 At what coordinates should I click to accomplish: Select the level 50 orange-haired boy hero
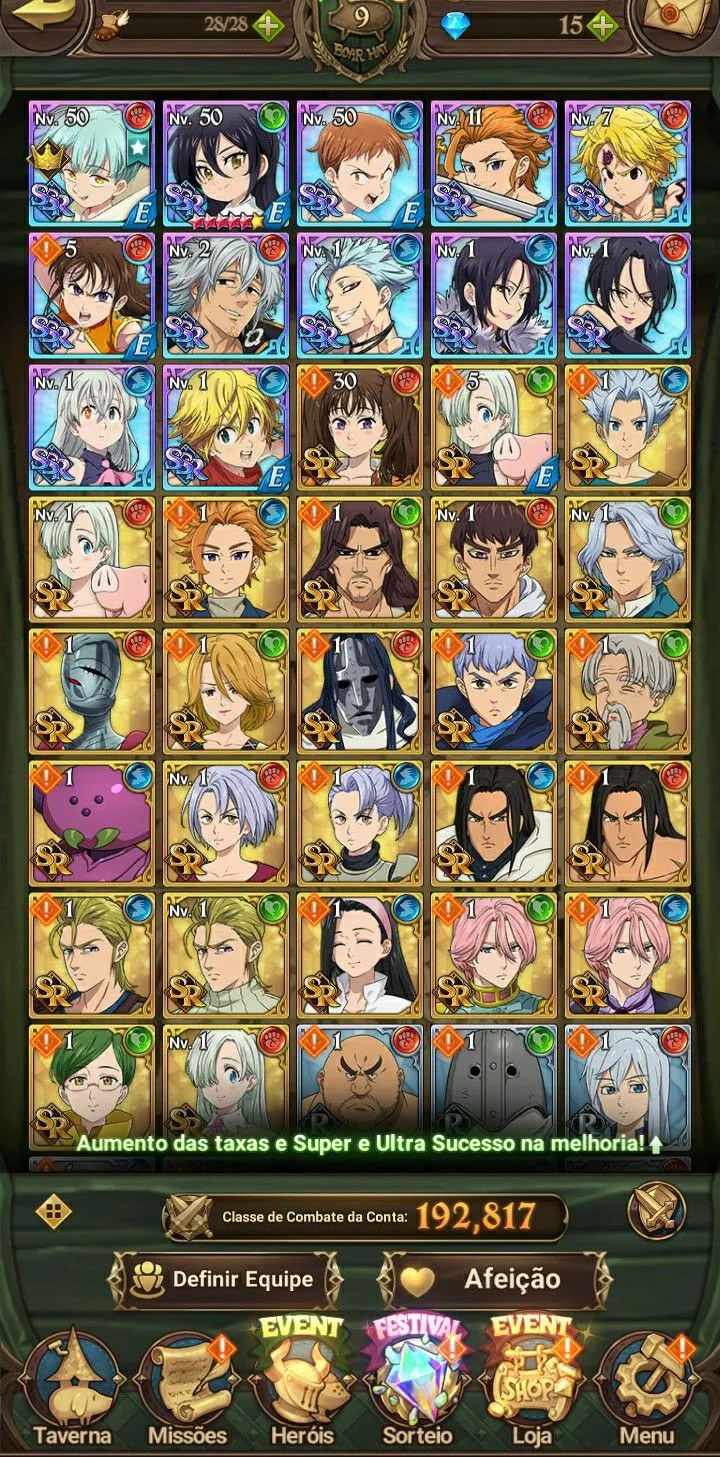pyautogui.click(x=359, y=161)
